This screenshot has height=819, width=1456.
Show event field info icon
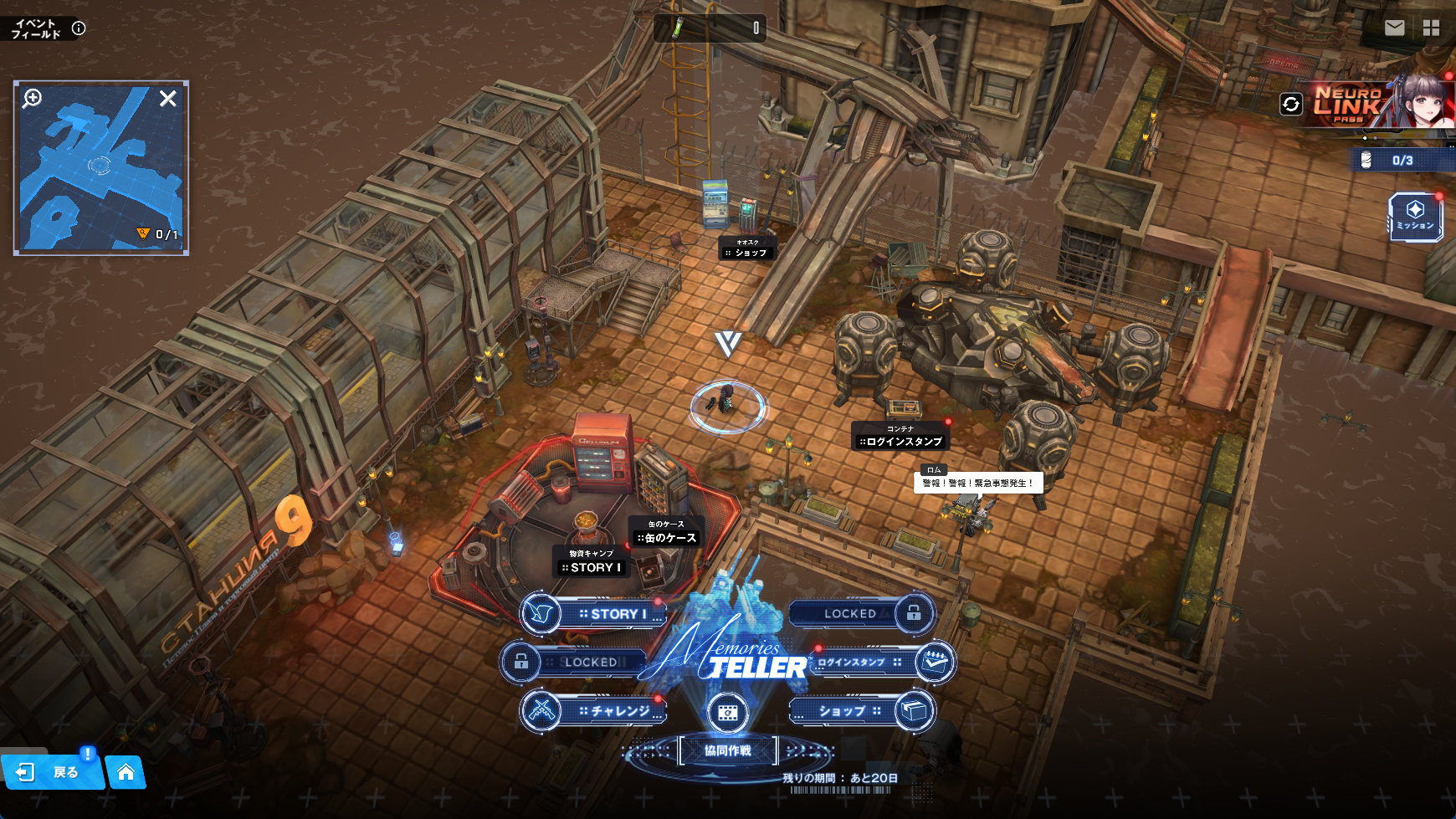tap(79, 28)
